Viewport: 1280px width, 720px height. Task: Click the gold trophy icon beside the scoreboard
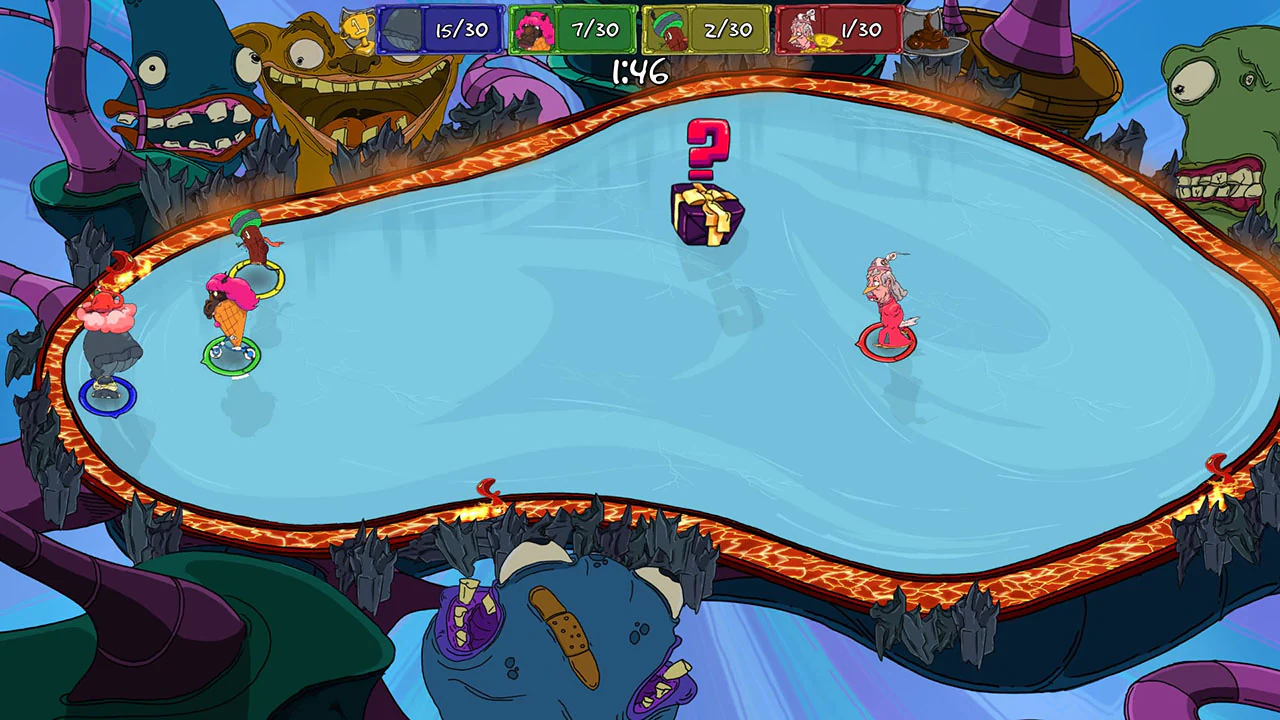pos(356,26)
